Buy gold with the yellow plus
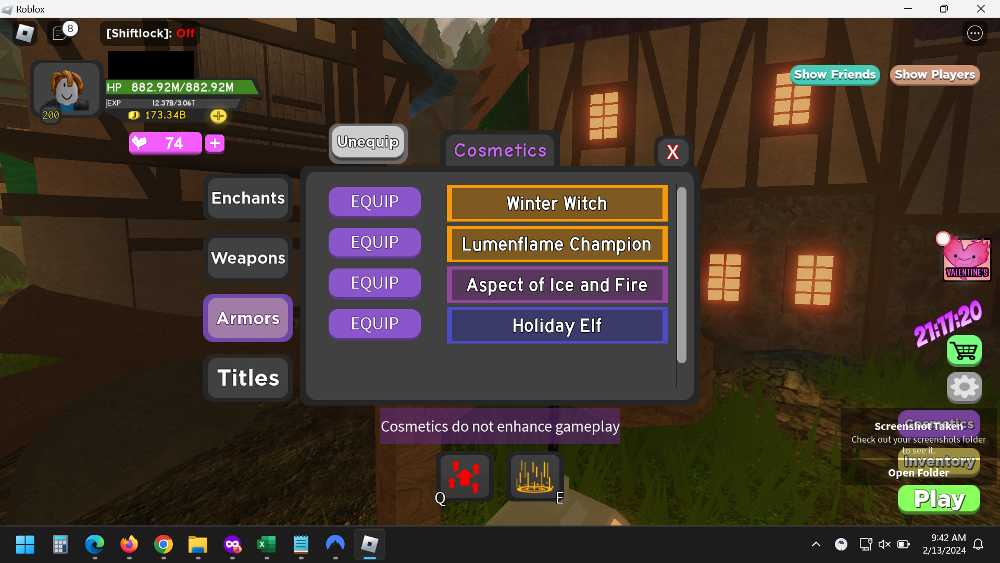The height and width of the screenshot is (563, 1000). [218, 116]
